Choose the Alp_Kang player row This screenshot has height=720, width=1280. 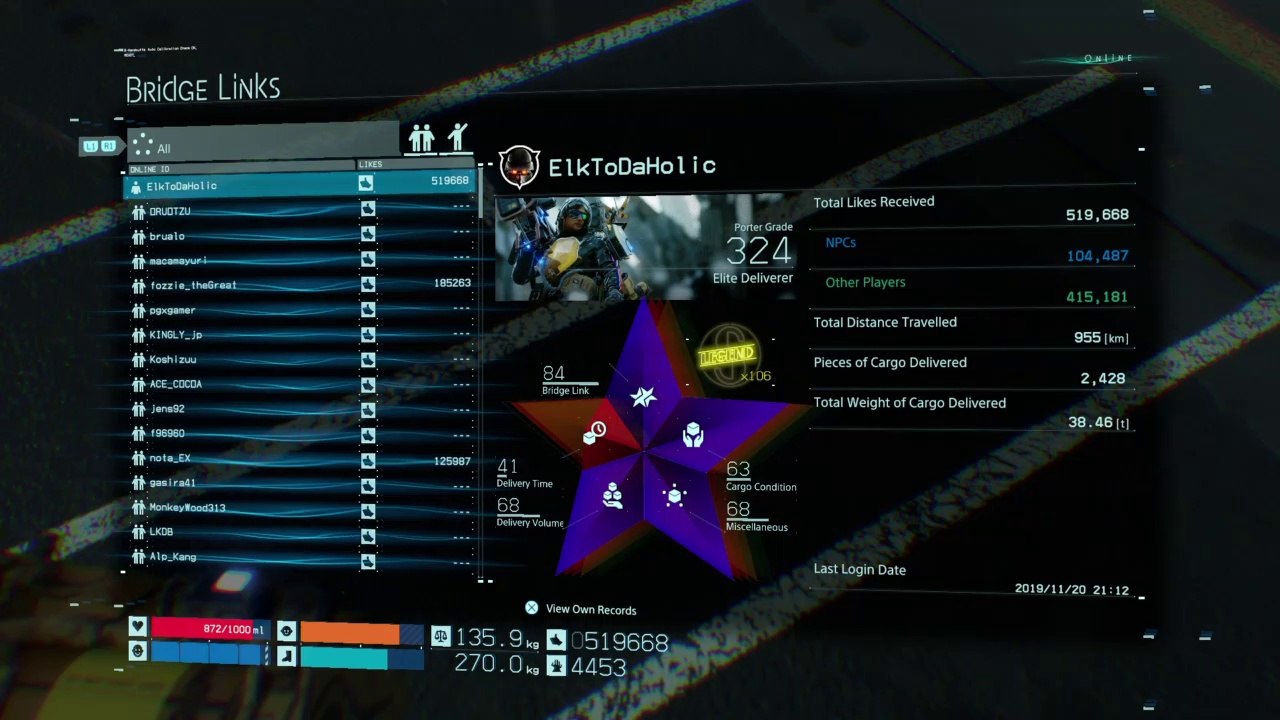click(x=172, y=557)
